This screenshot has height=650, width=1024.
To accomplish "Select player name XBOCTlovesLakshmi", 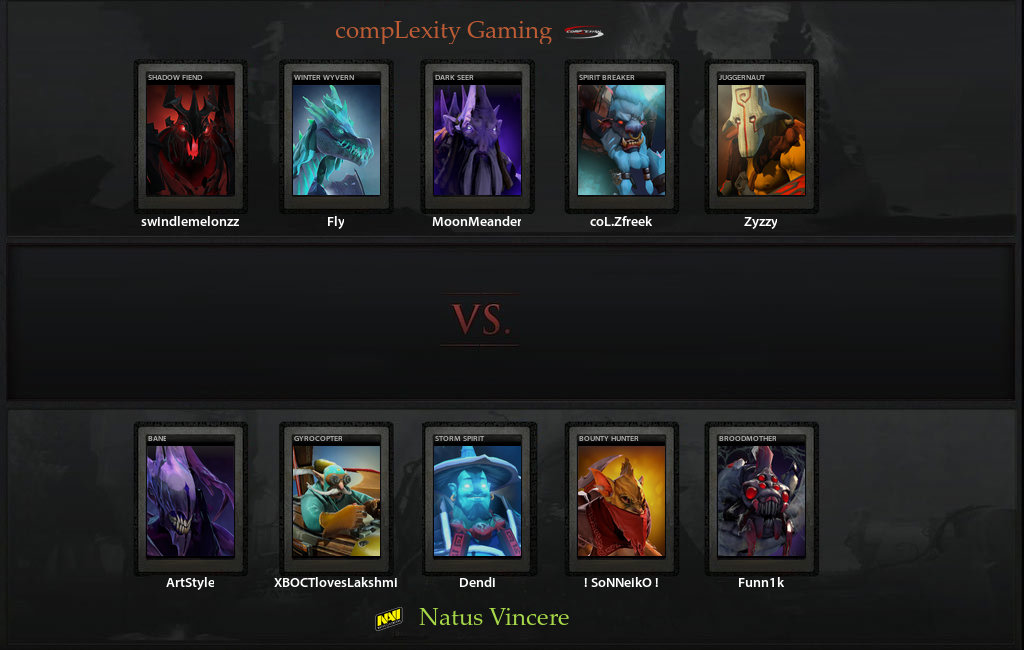I will (x=336, y=583).
